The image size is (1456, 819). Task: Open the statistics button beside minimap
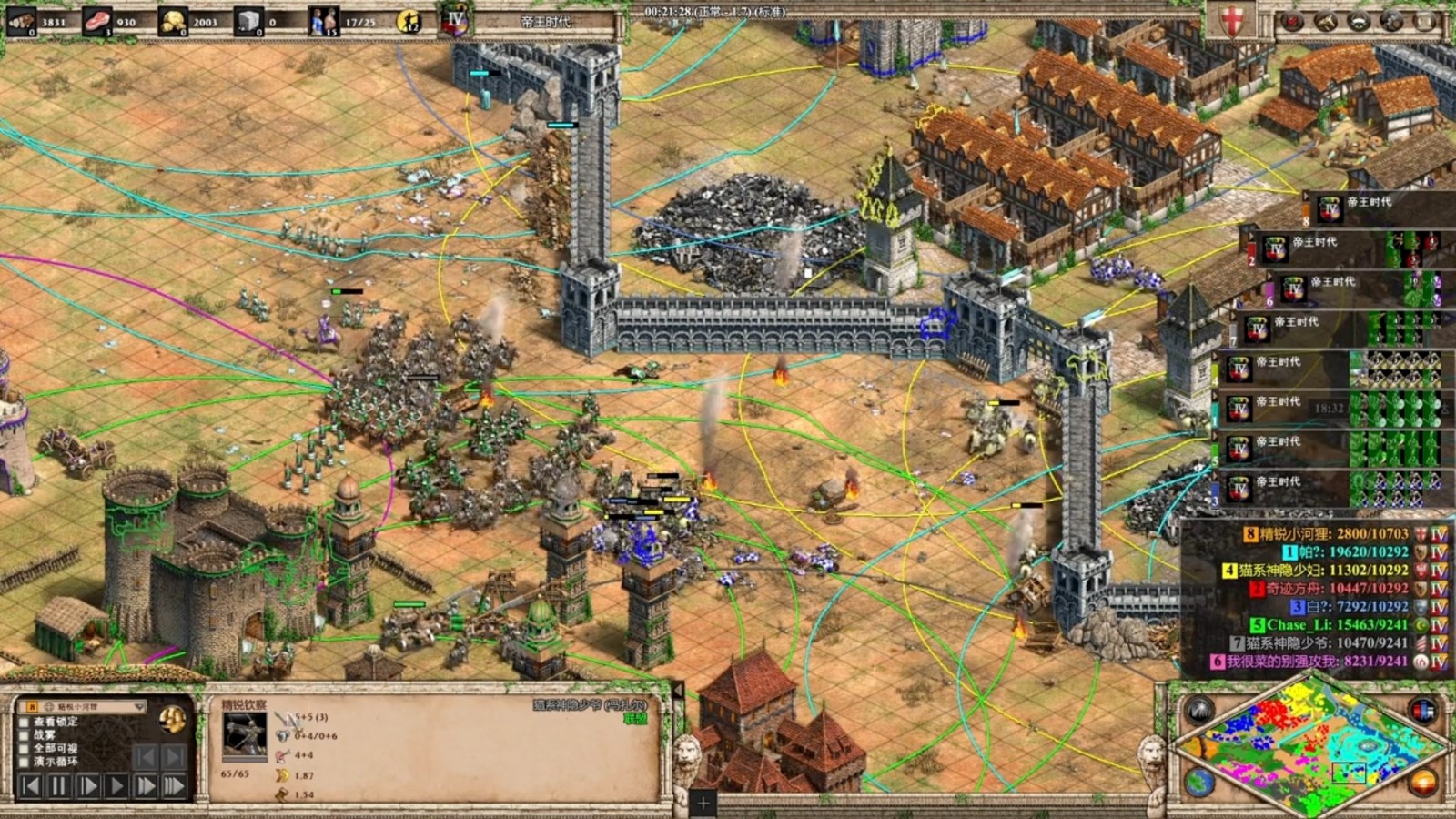pos(1422,711)
